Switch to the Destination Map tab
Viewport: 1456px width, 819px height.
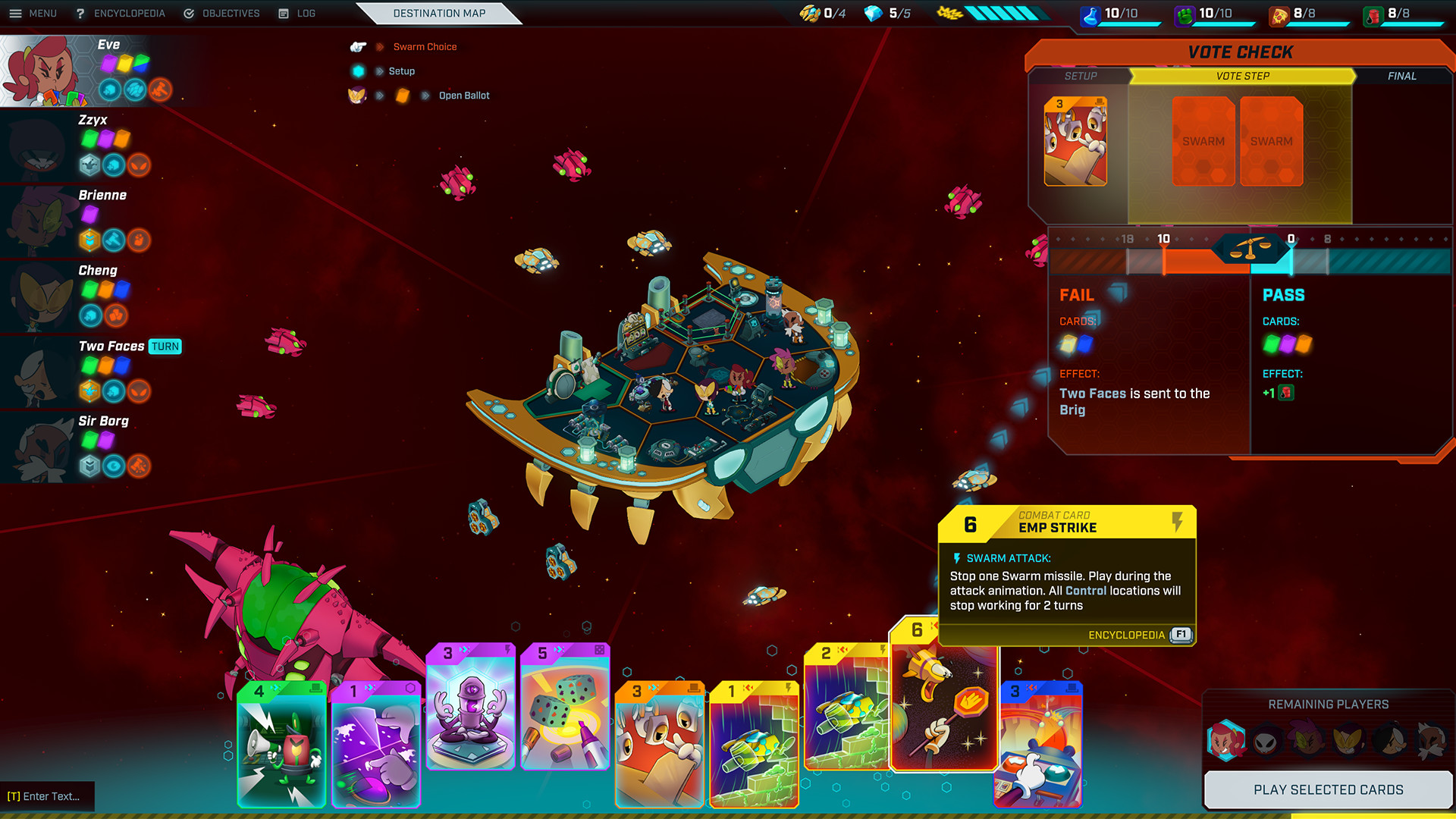pos(440,13)
